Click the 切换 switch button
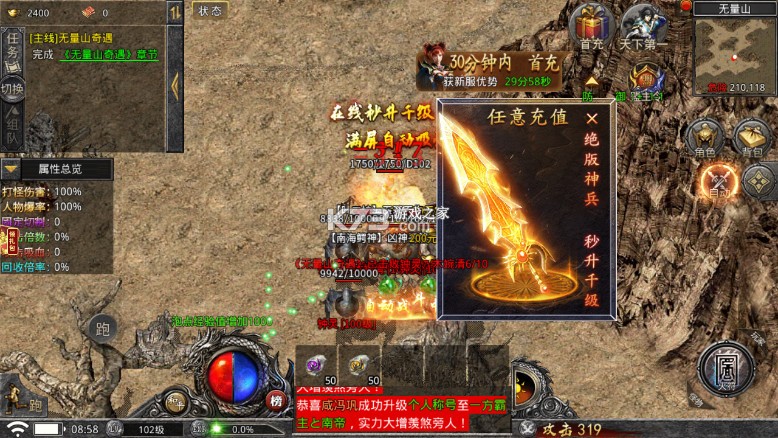This screenshot has height=438, width=778. point(12,90)
